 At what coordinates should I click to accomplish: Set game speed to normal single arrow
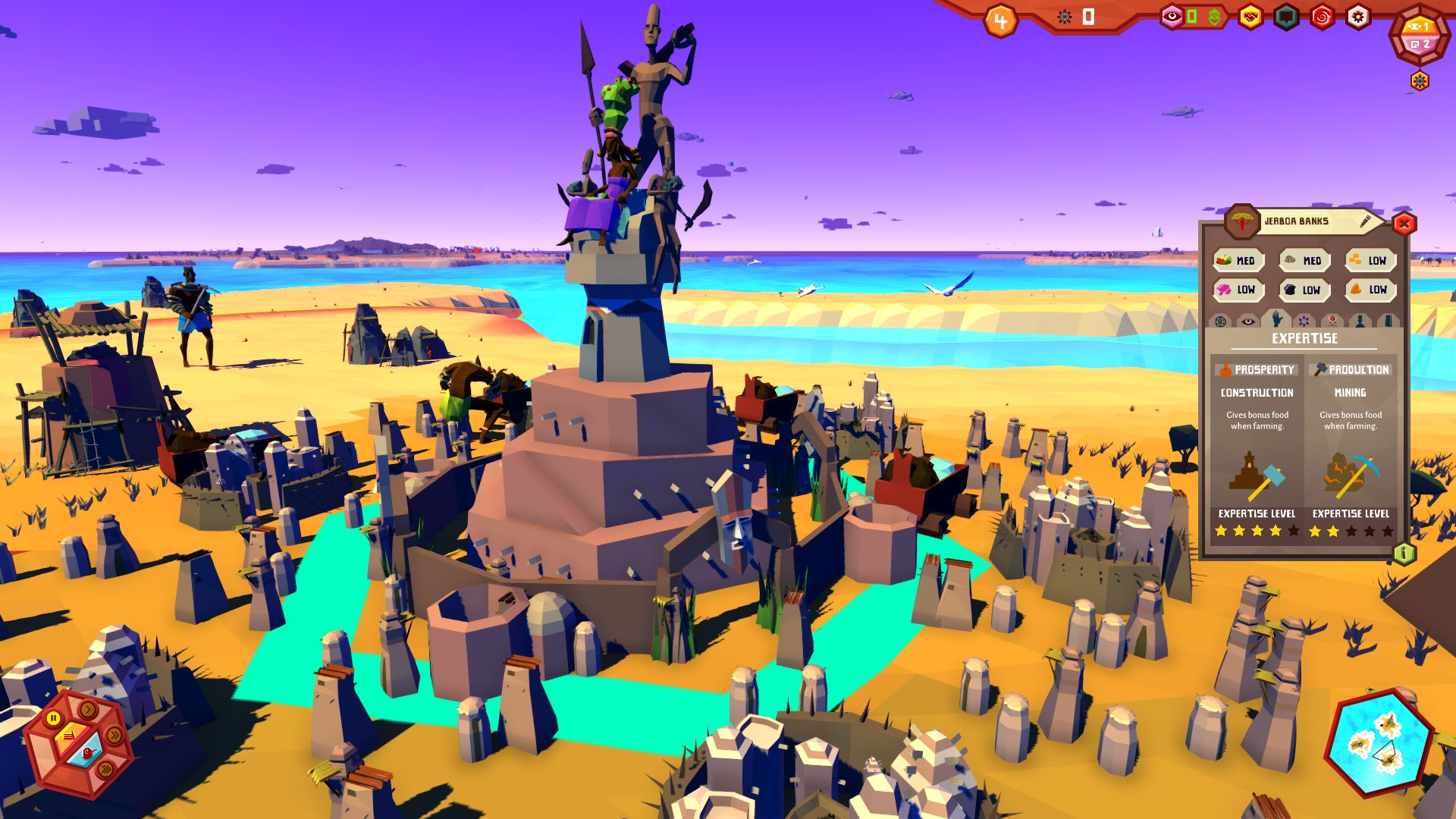pos(88,710)
